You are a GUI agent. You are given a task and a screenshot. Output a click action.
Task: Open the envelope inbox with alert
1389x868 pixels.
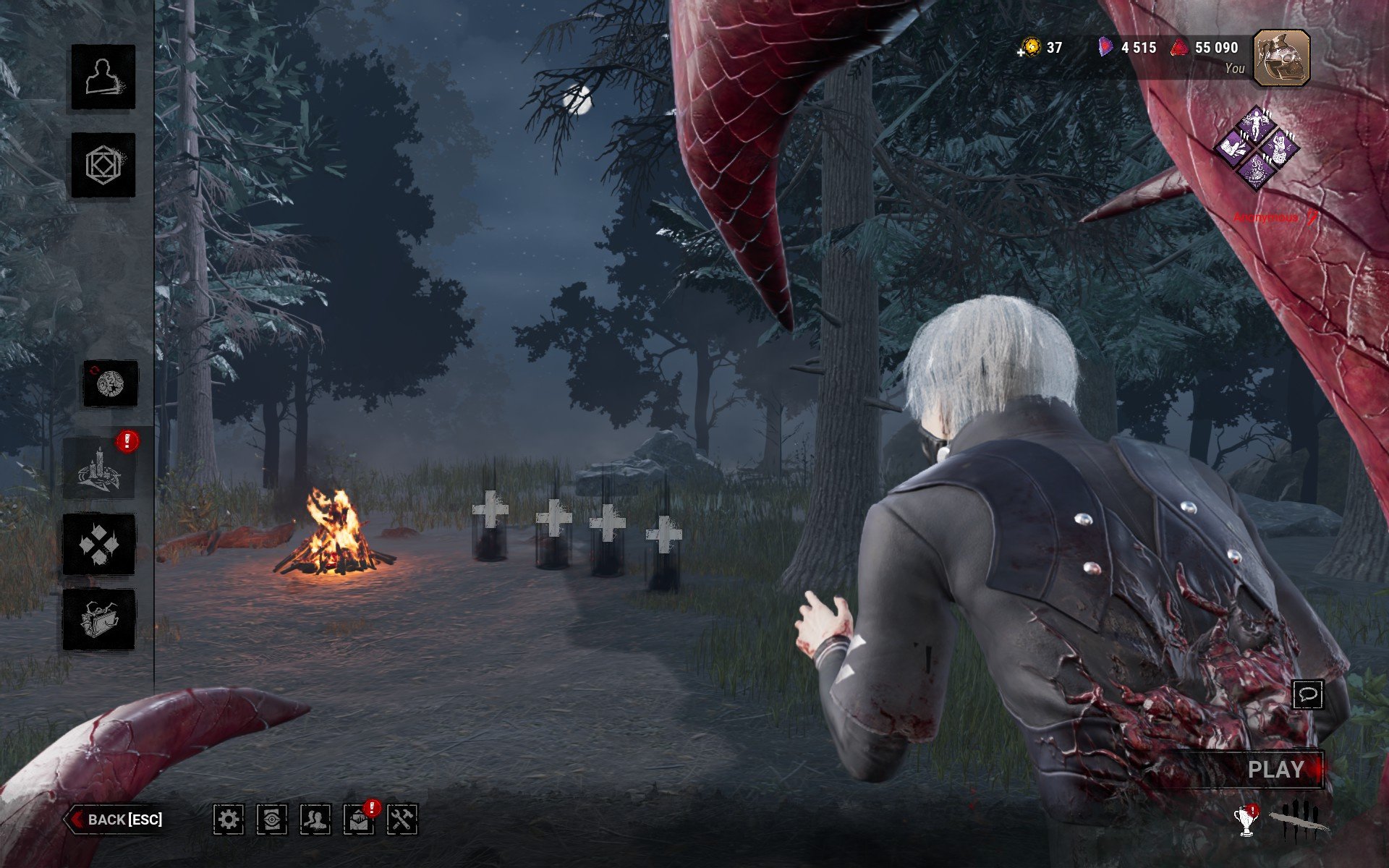click(359, 820)
